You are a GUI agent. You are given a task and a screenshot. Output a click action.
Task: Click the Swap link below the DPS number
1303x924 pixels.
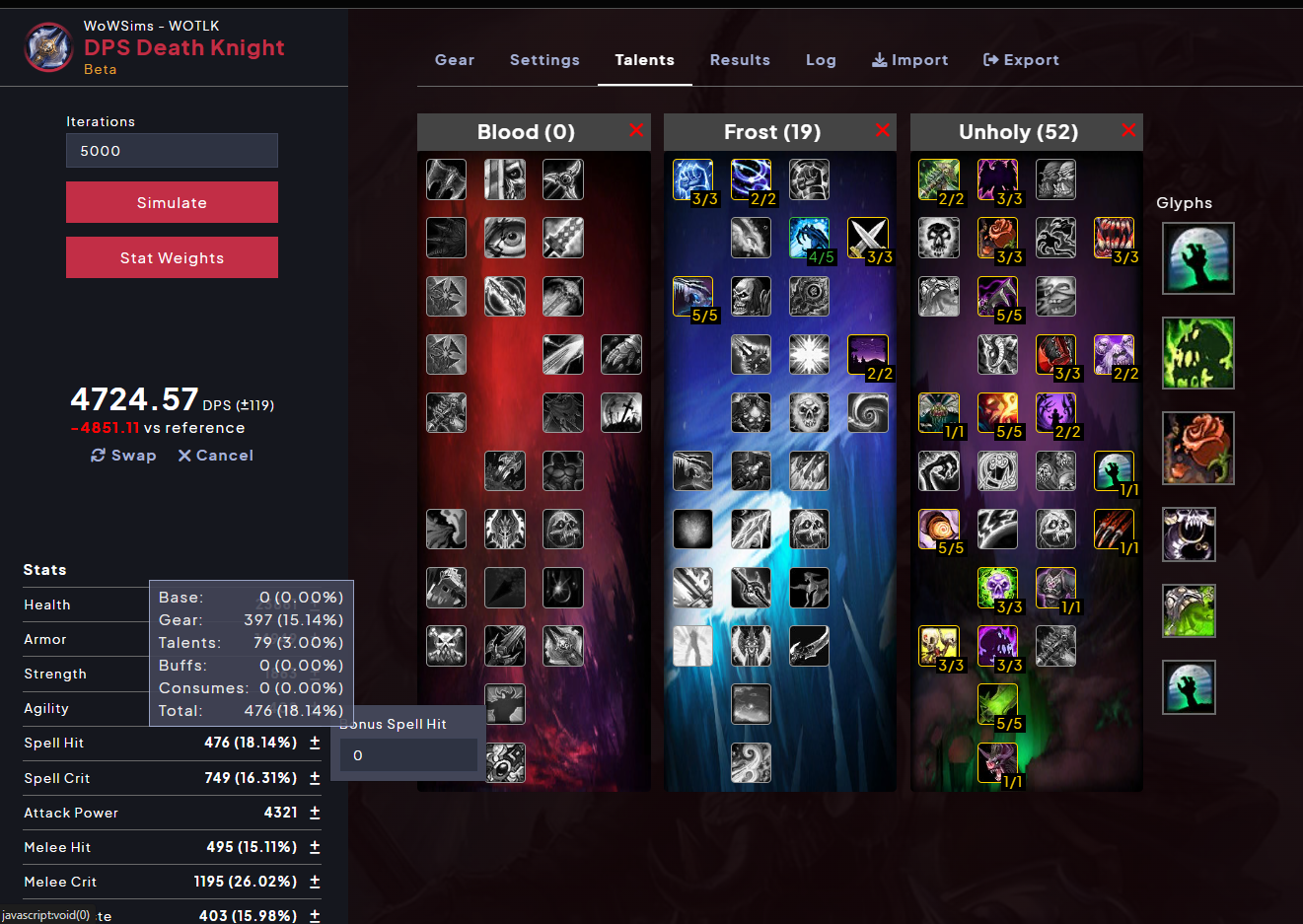pos(122,455)
